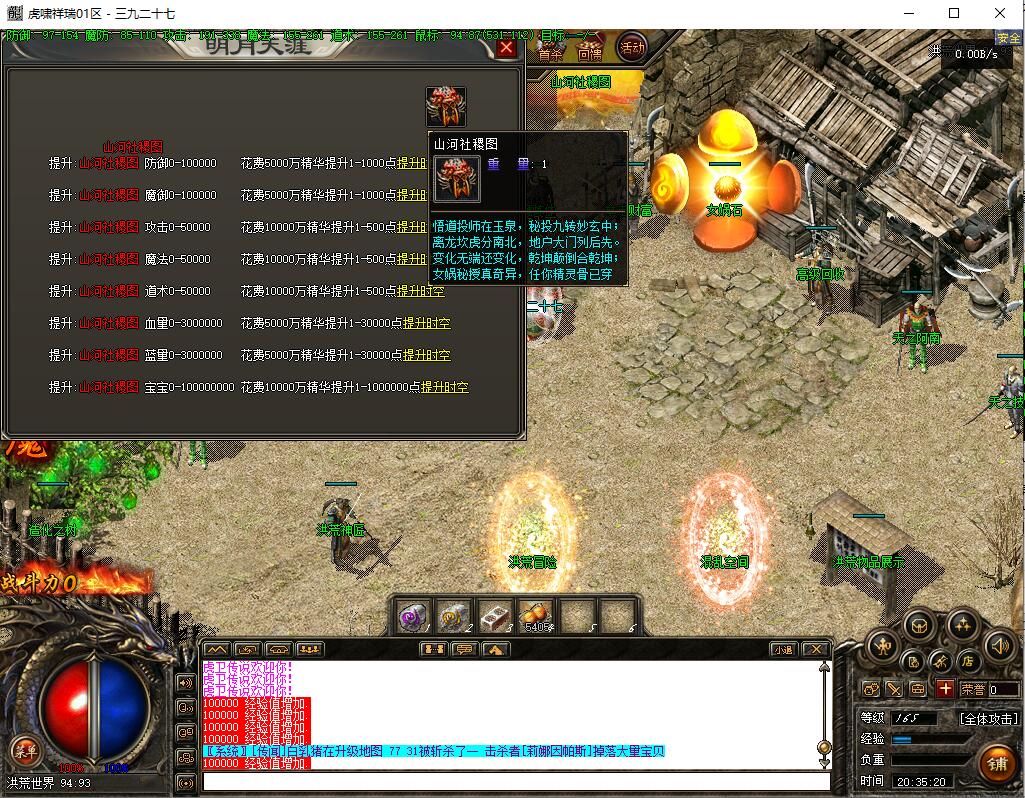Close the 明月天涯 upgrade panel
The width and height of the screenshot is (1025, 798).
tap(506, 47)
